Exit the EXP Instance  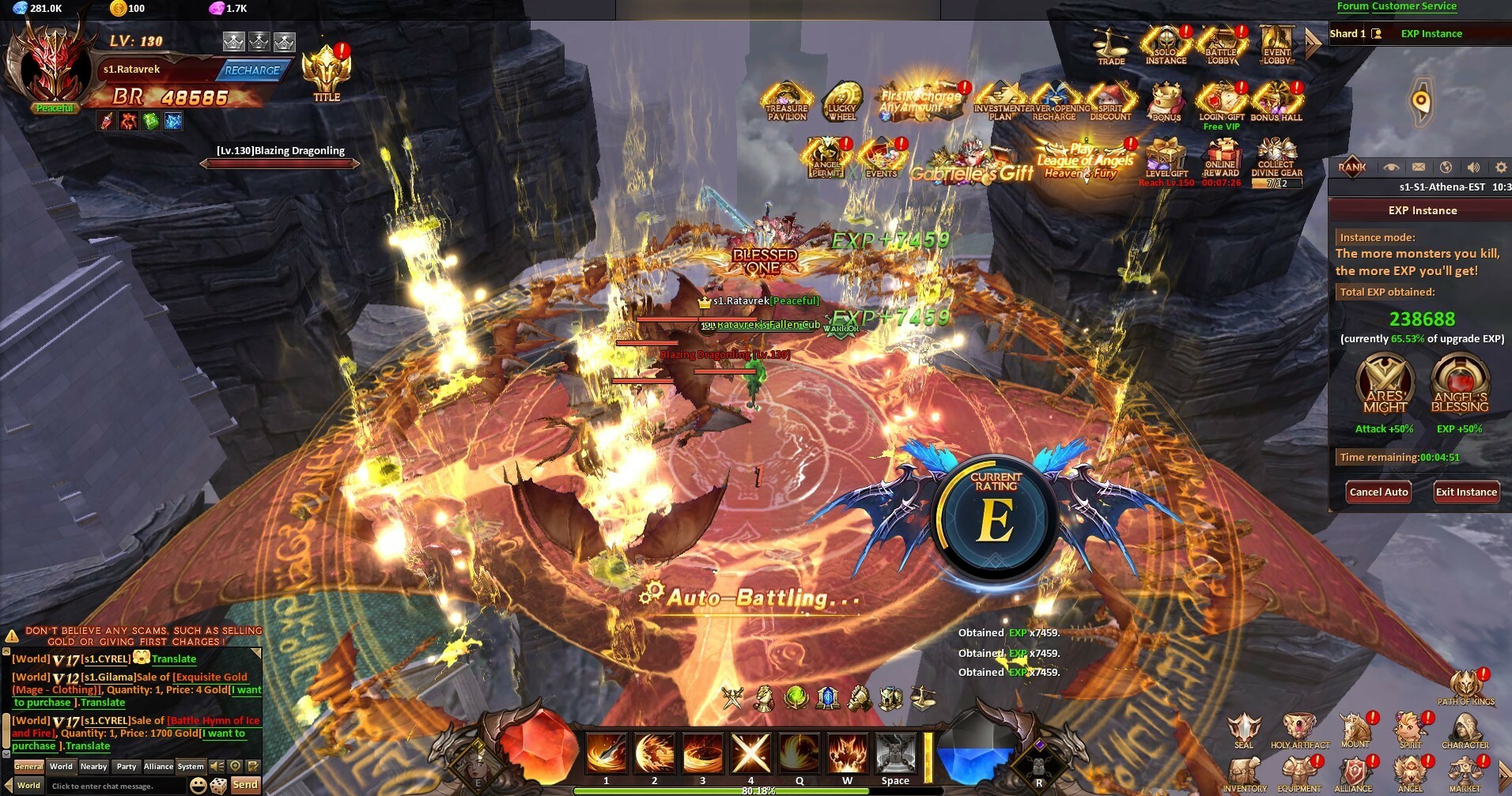click(1466, 492)
